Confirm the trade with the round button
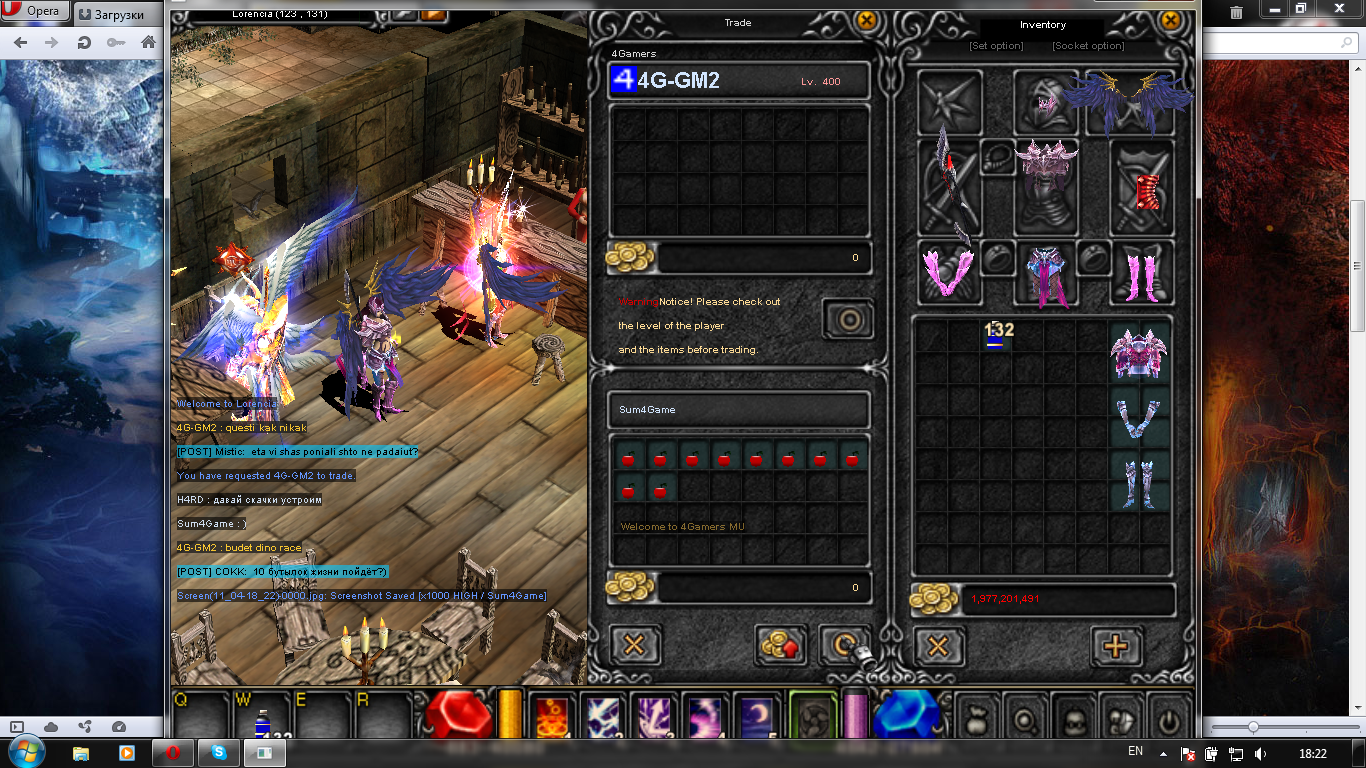Viewport: 1366px width, 768px height. tap(849, 320)
